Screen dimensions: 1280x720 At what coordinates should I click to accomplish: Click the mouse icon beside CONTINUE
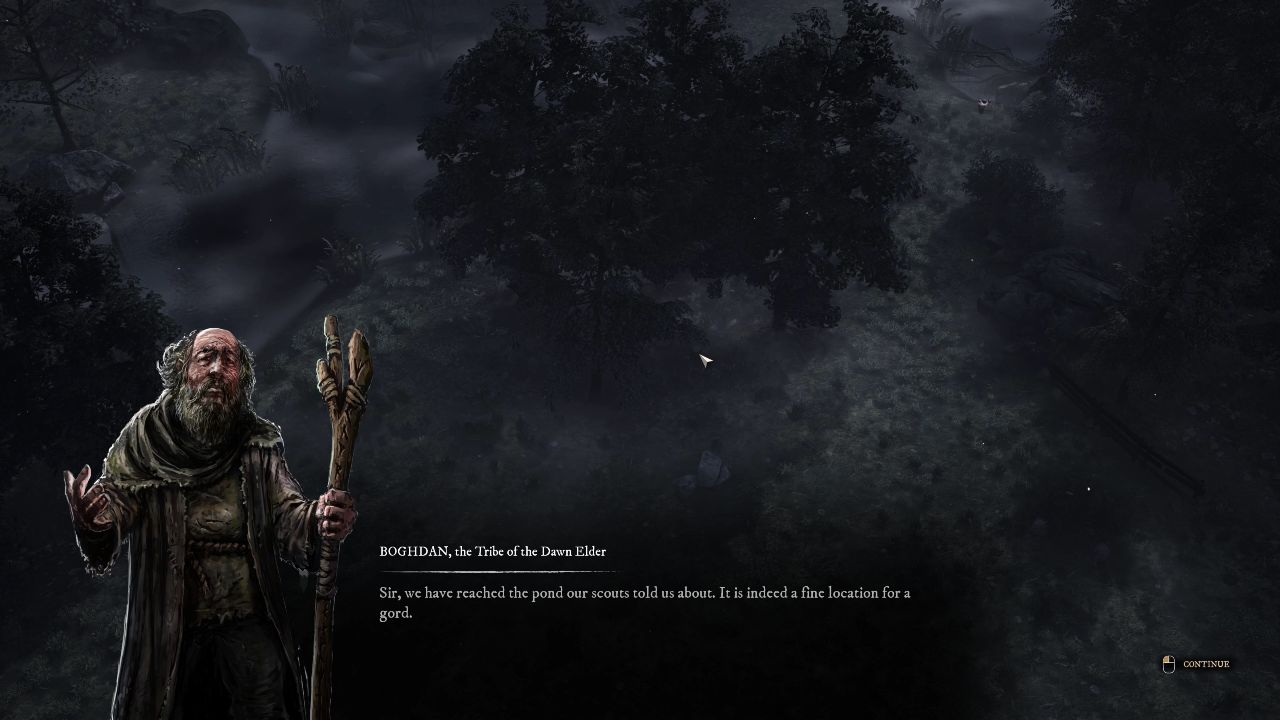tap(1168, 663)
